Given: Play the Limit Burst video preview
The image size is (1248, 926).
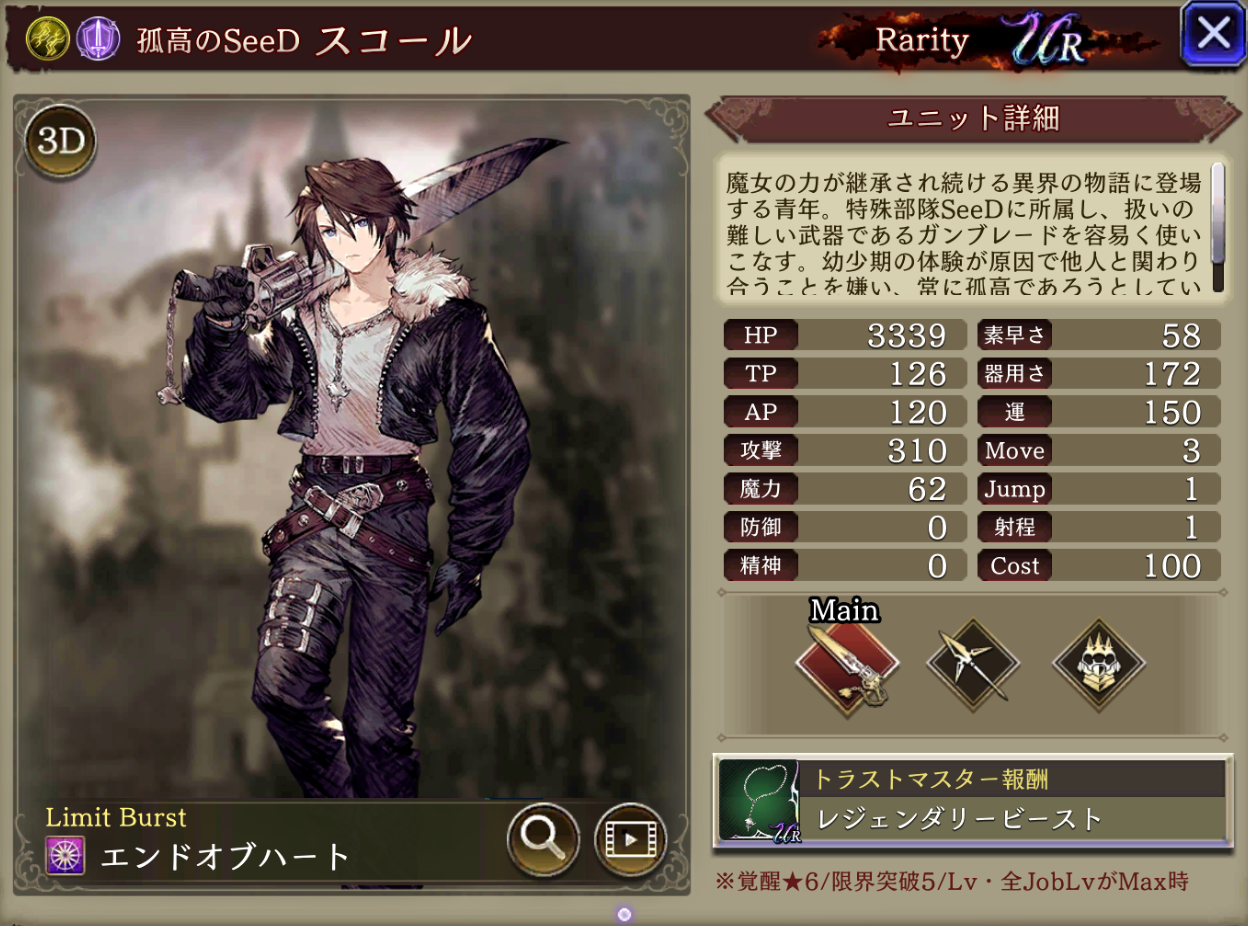Looking at the screenshot, I should click(630, 839).
